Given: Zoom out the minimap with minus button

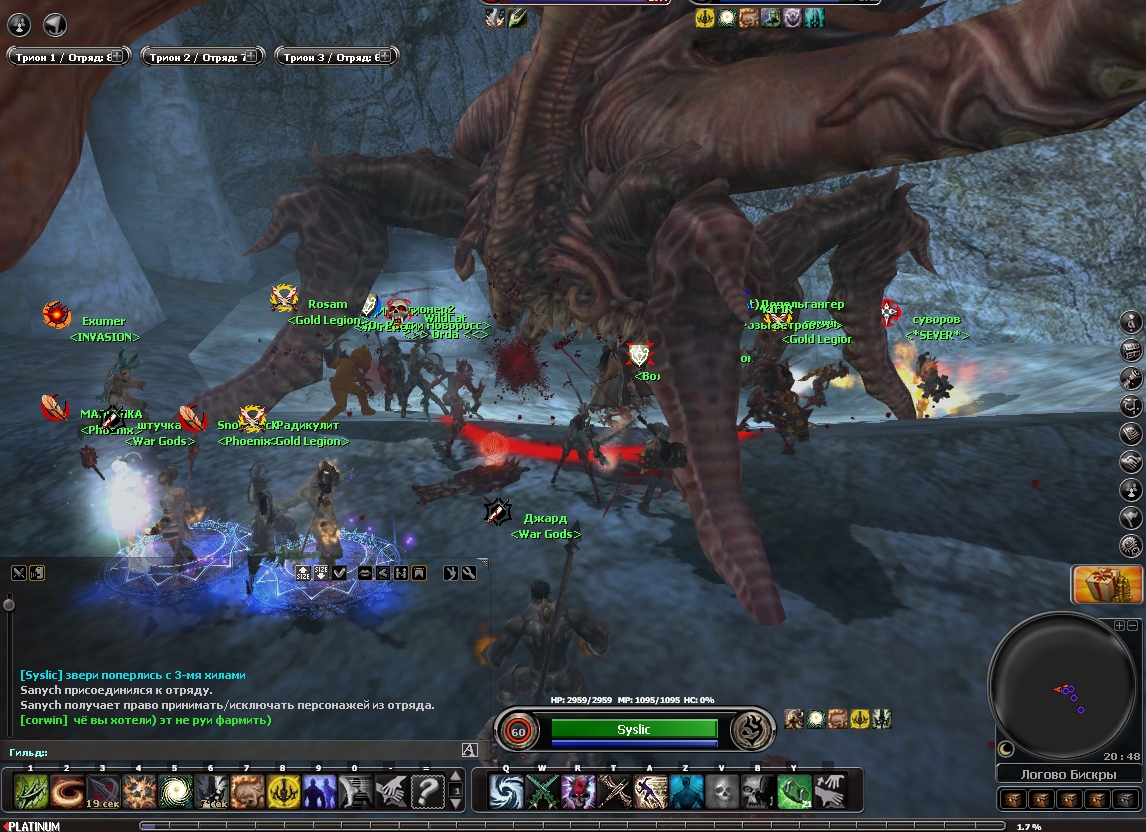Looking at the screenshot, I should click(1133, 625).
